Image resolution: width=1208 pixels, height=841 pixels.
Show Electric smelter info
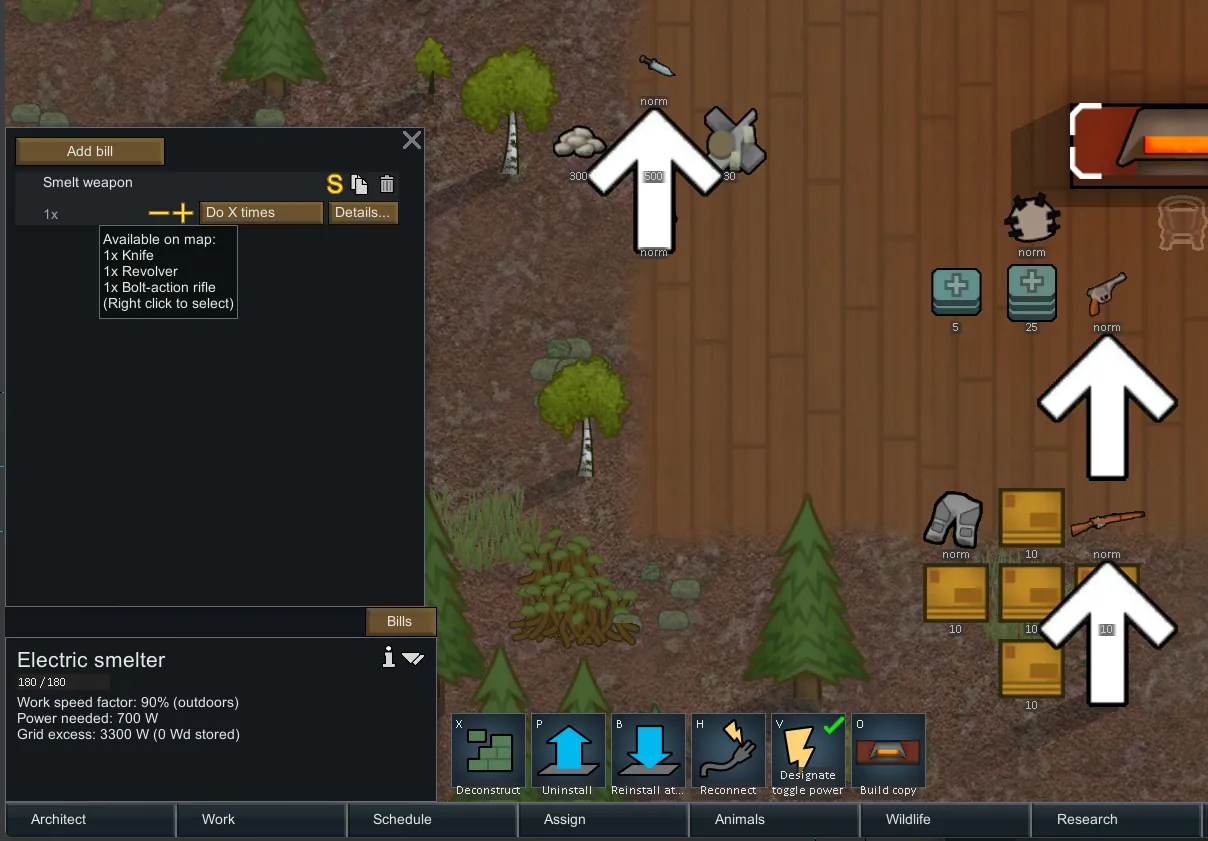pos(389,657)
